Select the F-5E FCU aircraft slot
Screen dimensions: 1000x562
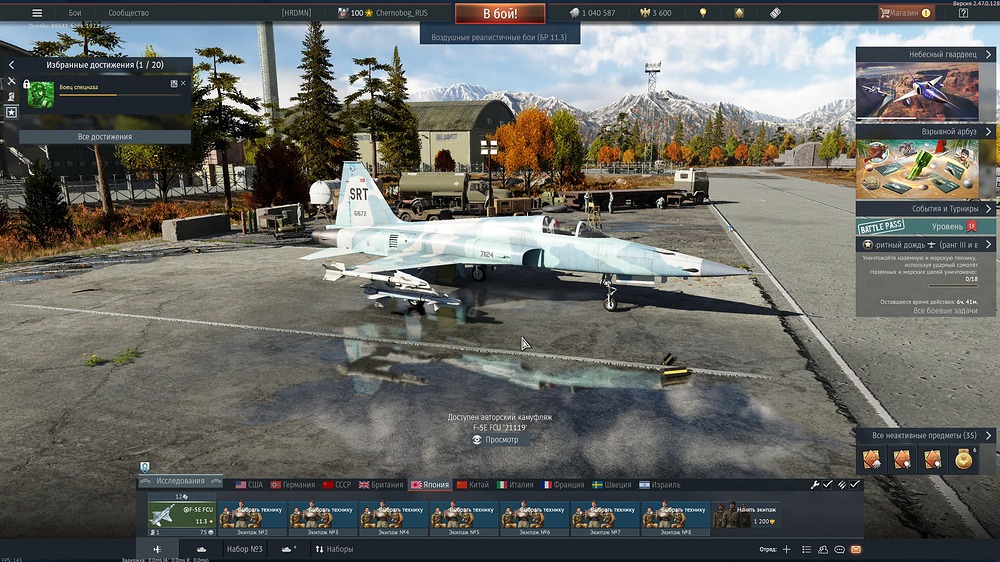(x=181, y=513)
